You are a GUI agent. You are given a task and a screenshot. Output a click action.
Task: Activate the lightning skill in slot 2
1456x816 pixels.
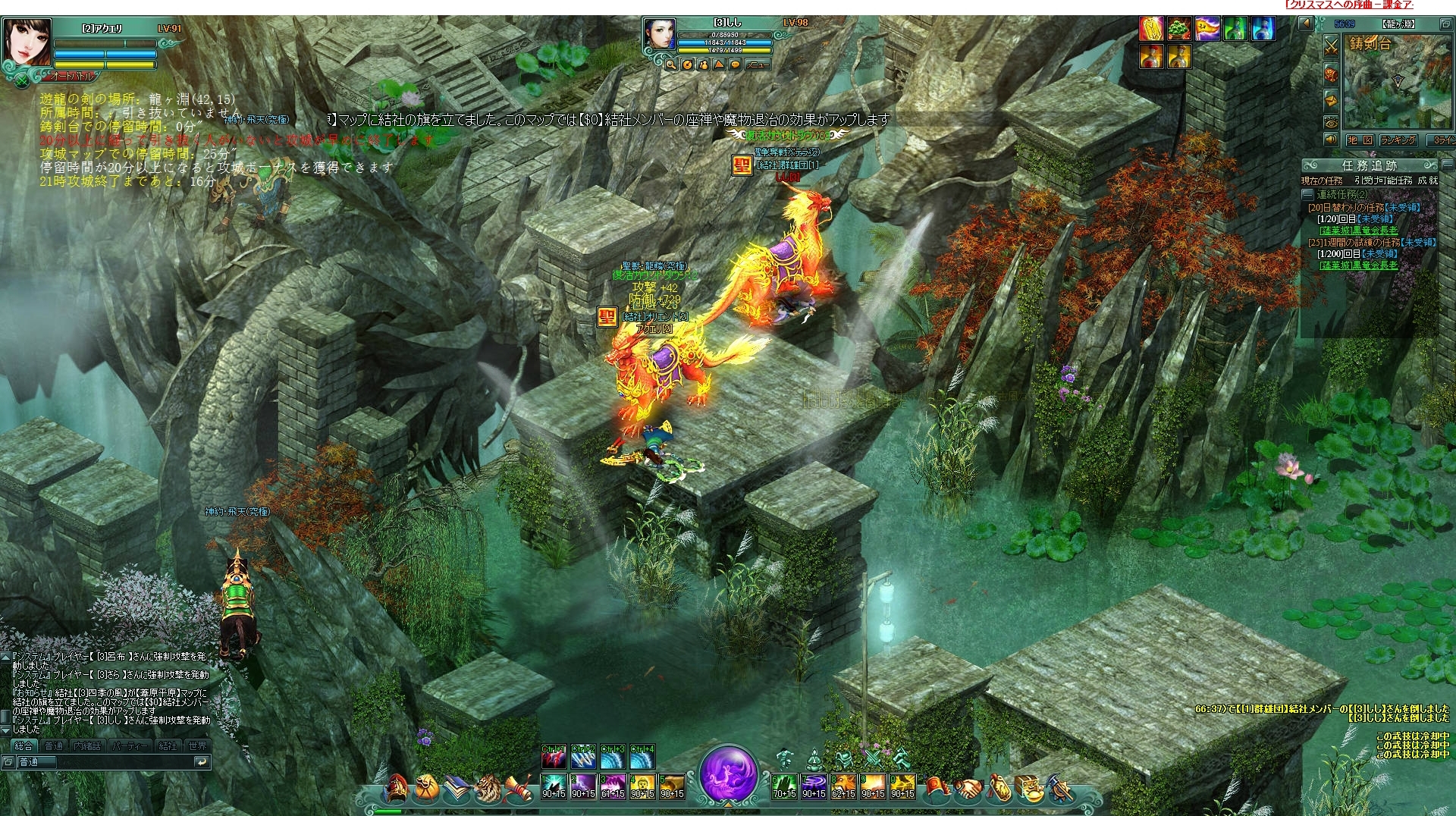583,786
